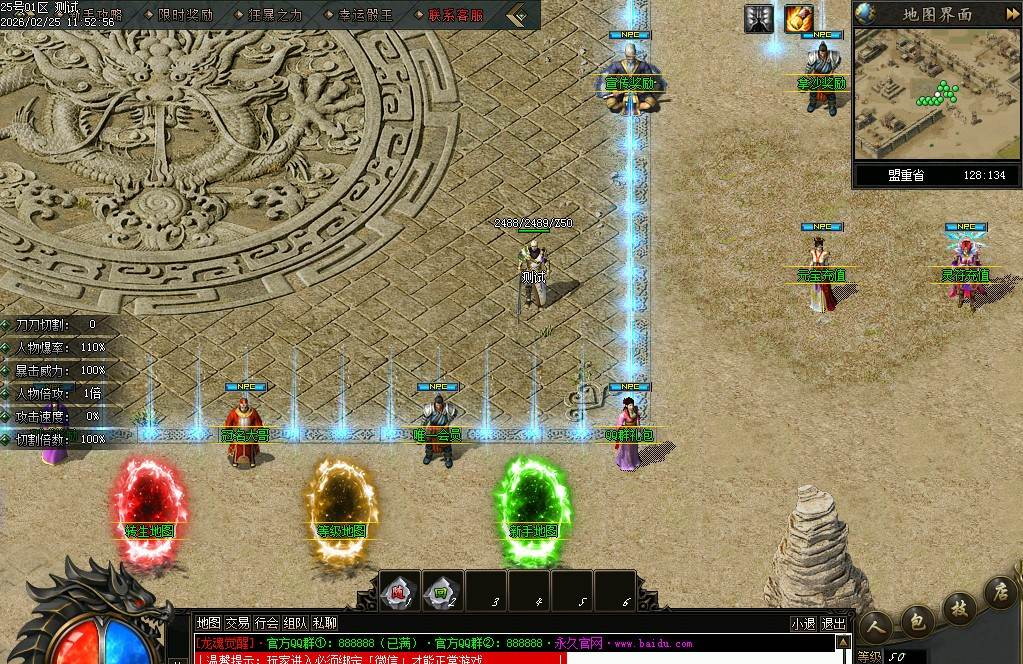Open the bag with the 包 button
Image resolution: width=1023 pixels, height=664 pixels.
click(916, 621)
